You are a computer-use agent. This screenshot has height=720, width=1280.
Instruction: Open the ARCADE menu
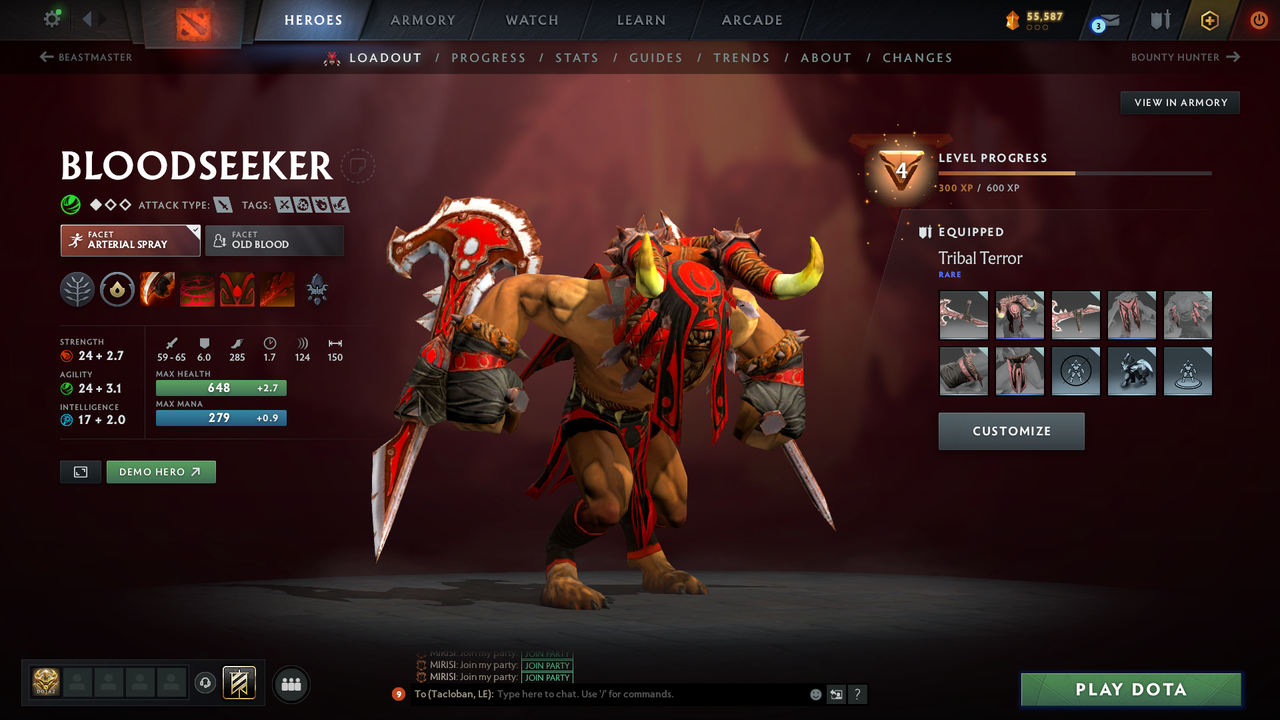pos(751,19)
